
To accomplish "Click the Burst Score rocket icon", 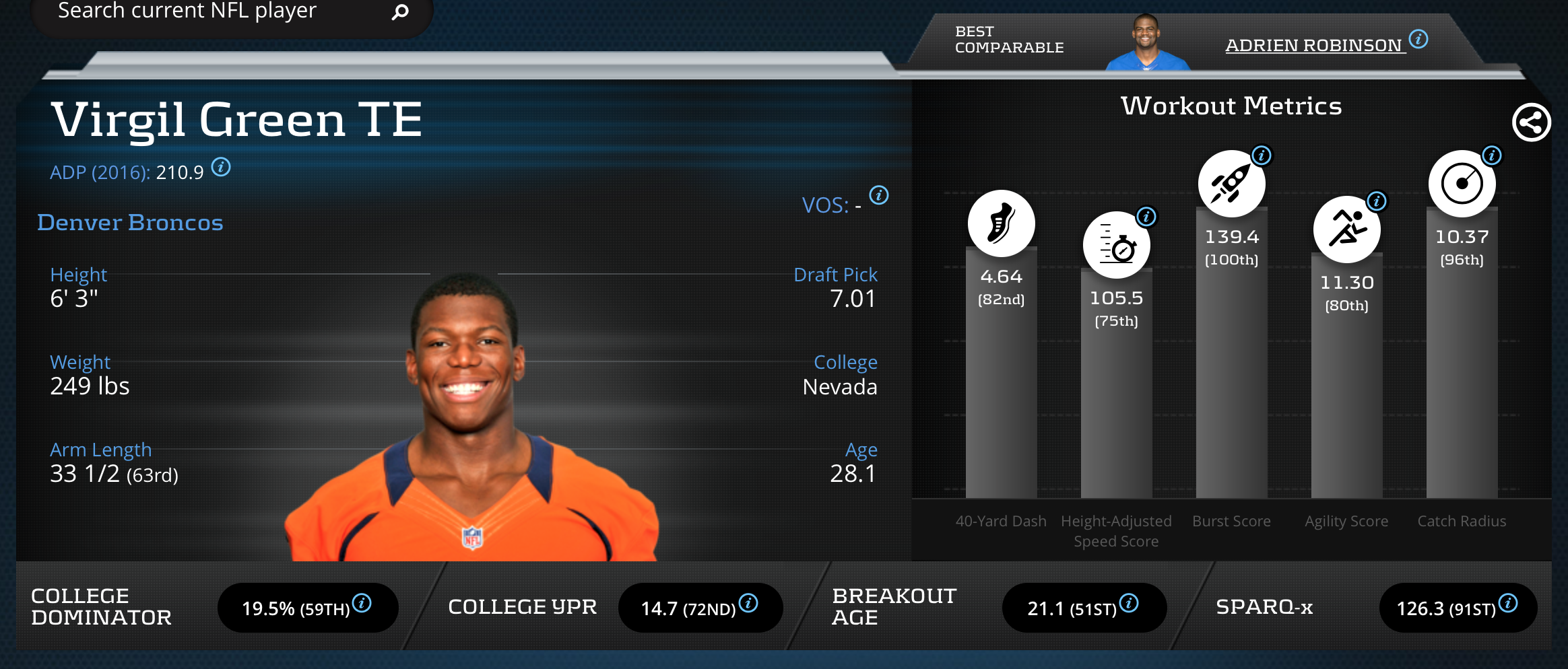I will [1231, 184].
